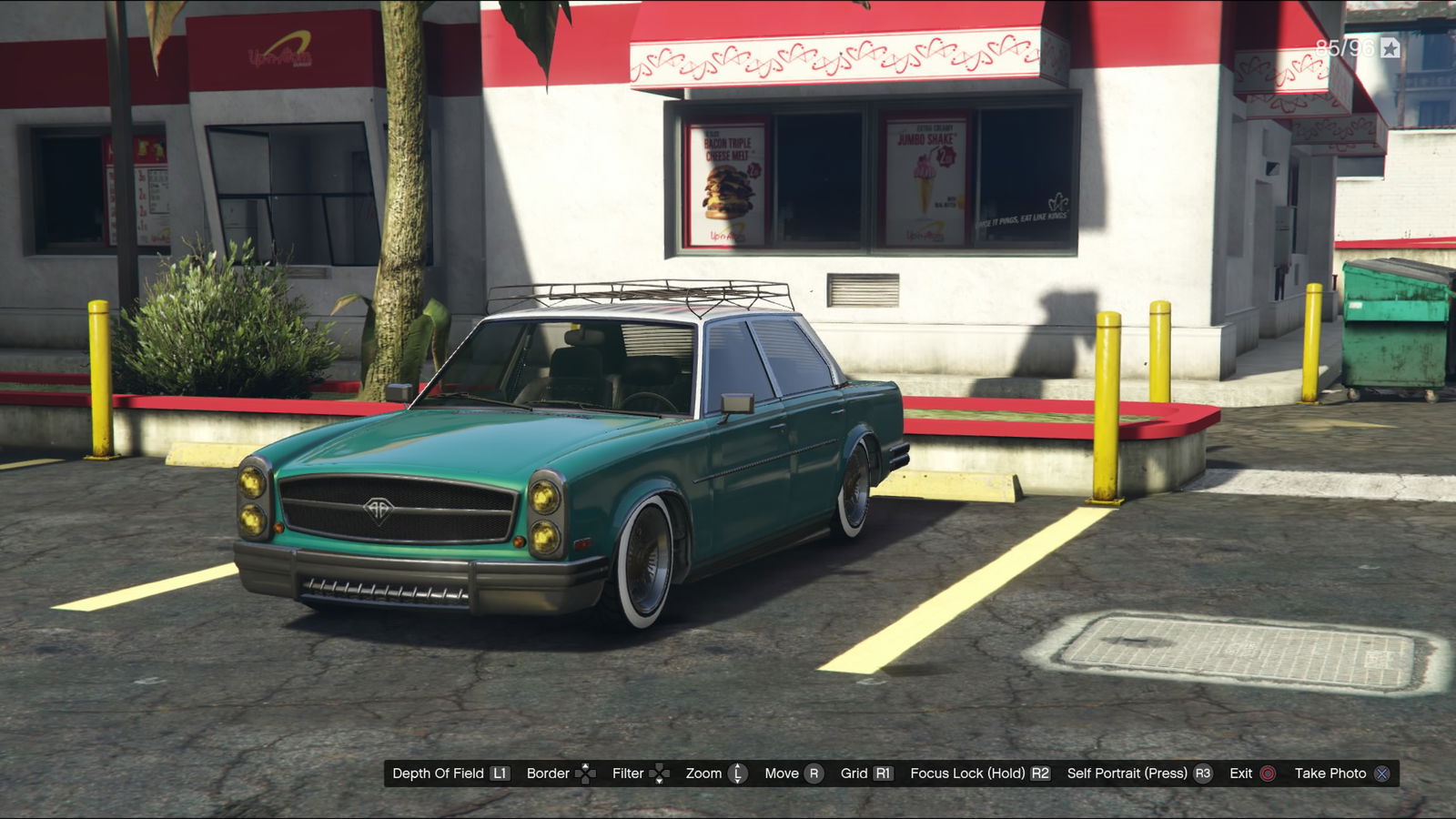The width and height of the screenshot is (1456, 819).
Task: Activate Focus Lock (Hold)
Action: click(979, 773)
